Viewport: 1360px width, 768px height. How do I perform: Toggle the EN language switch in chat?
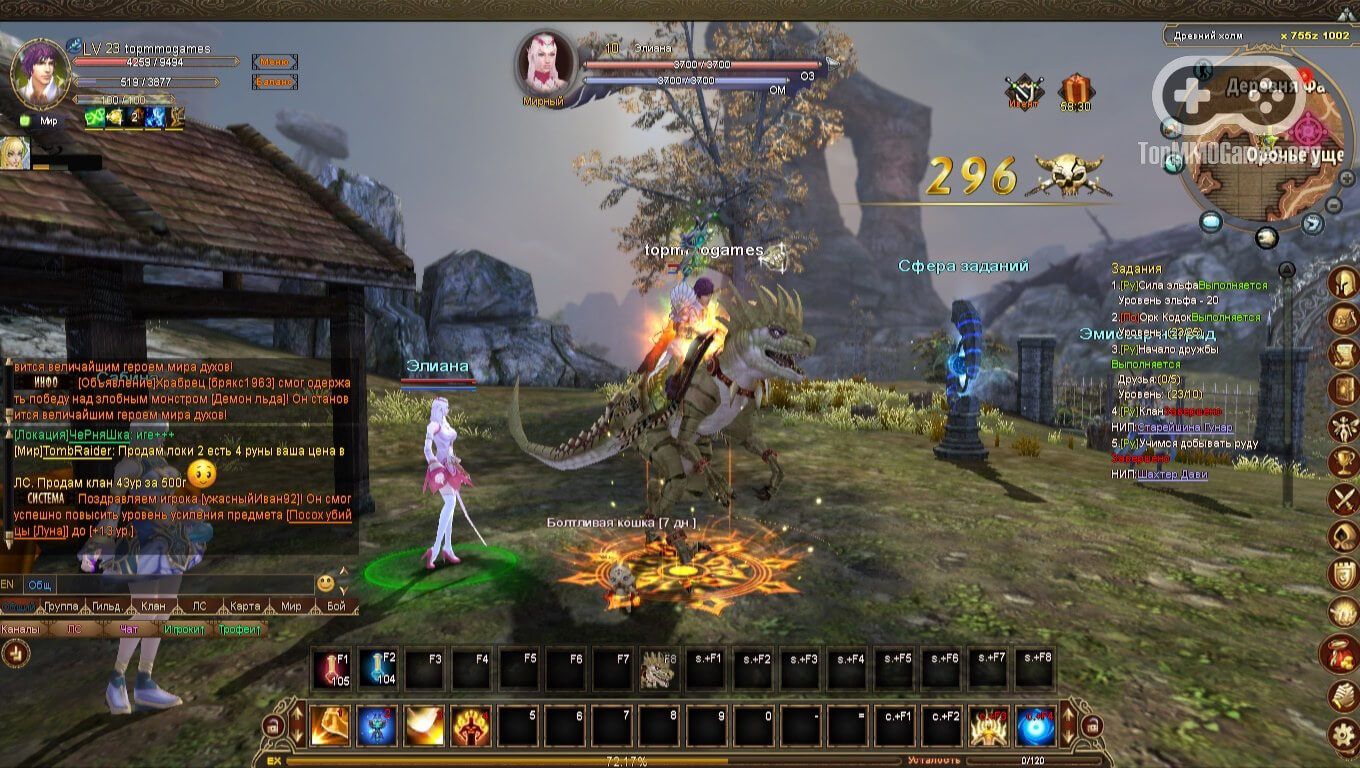(x=8, y=583)
